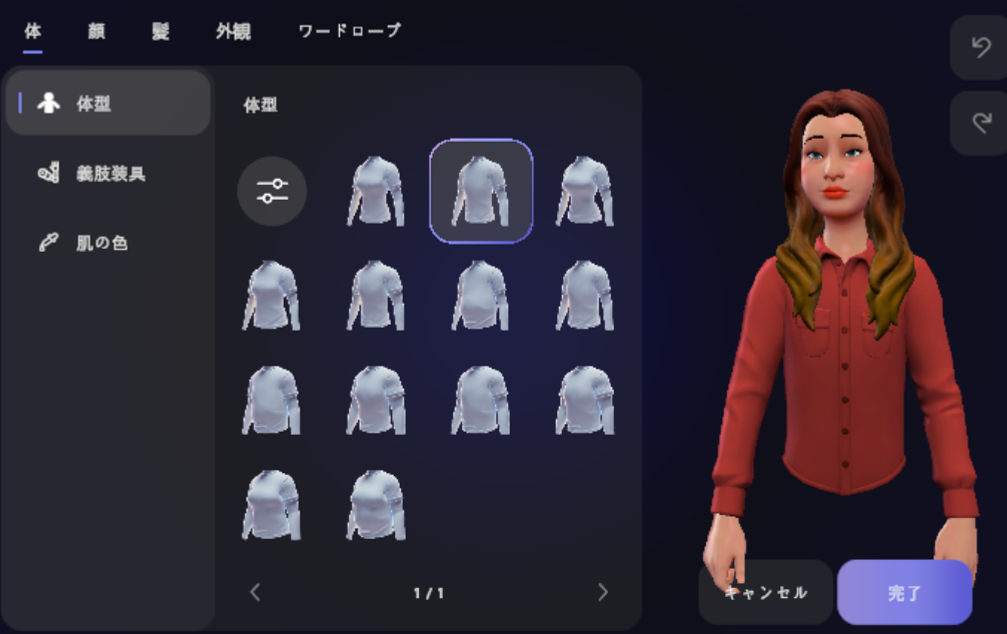Open the 髪 tab
The width and height of the screenshot is (1007, 634).
(160, 31)
